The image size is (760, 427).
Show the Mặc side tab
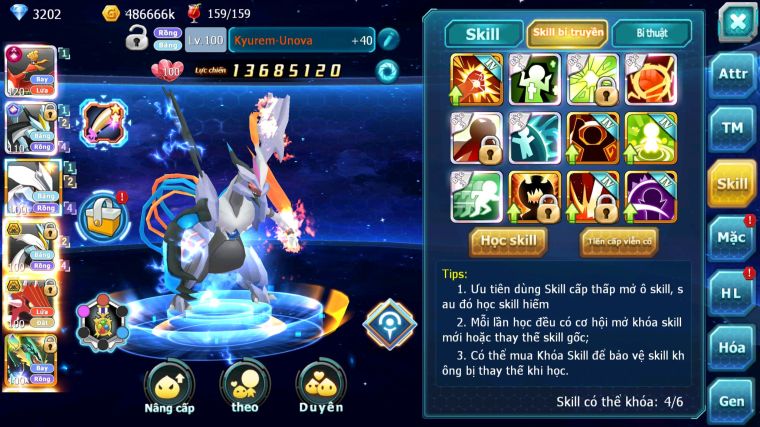732,237
